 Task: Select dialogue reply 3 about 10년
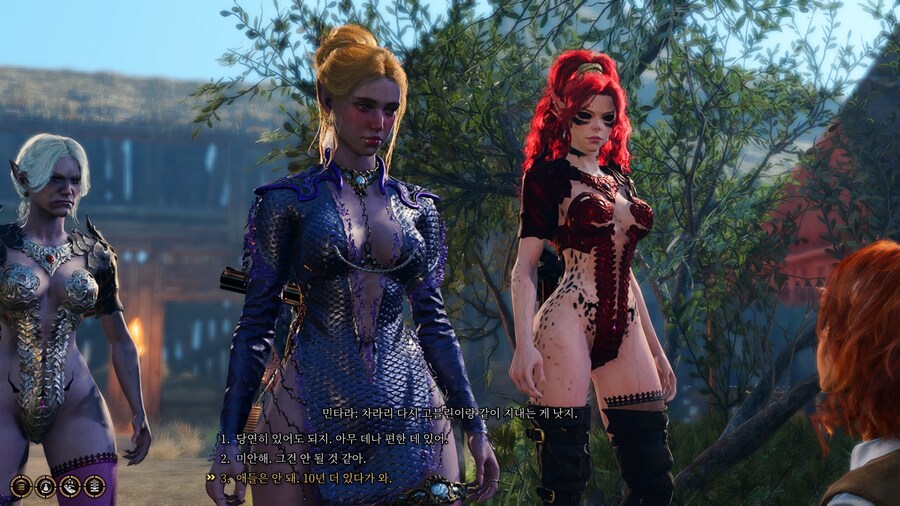pos(312,478)
